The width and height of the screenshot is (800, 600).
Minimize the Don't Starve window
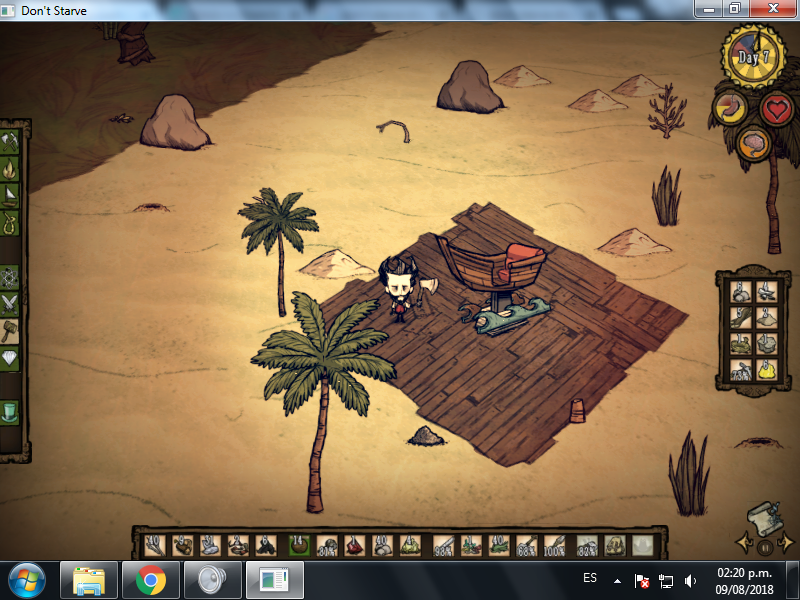(706, 9)
